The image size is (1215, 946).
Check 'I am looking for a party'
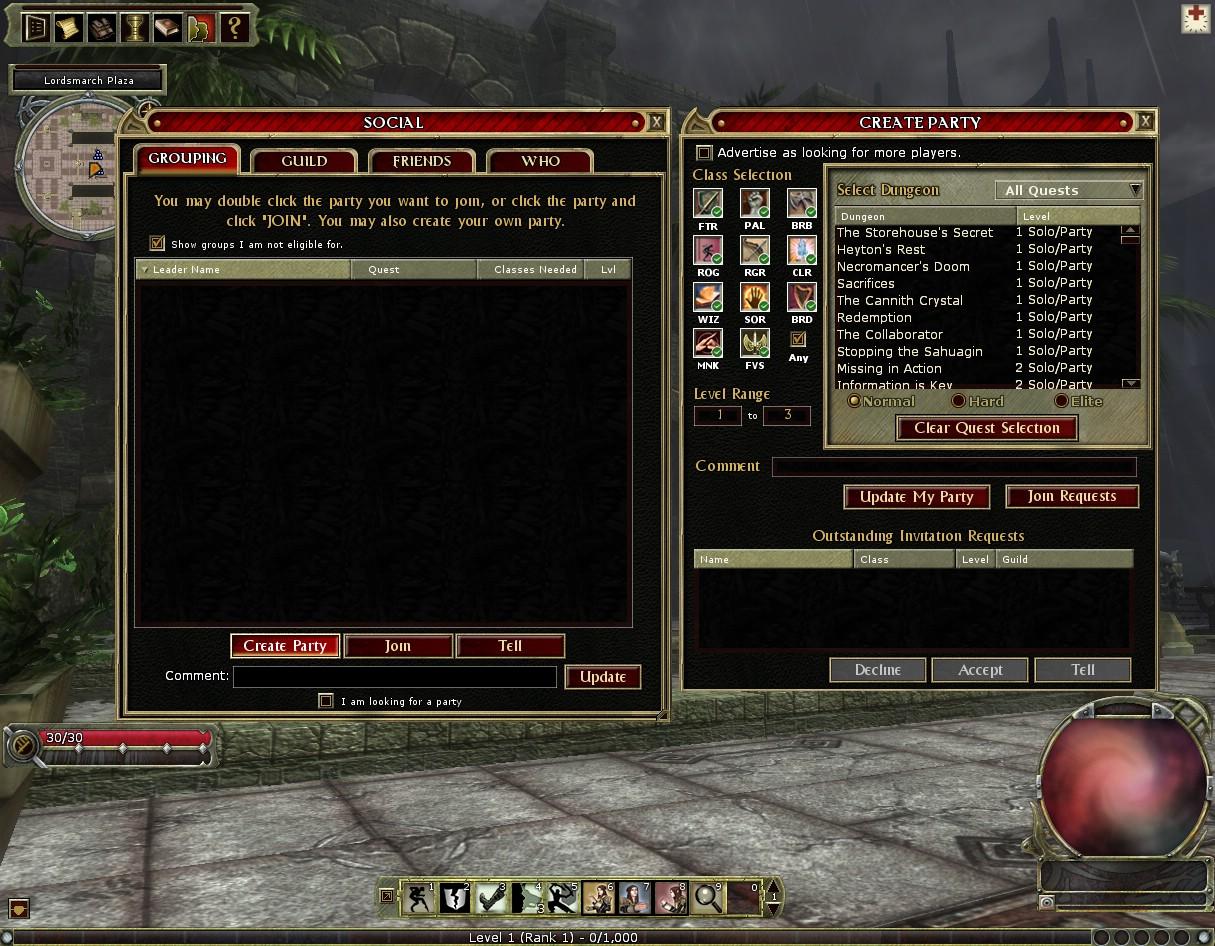coord(326,701)
